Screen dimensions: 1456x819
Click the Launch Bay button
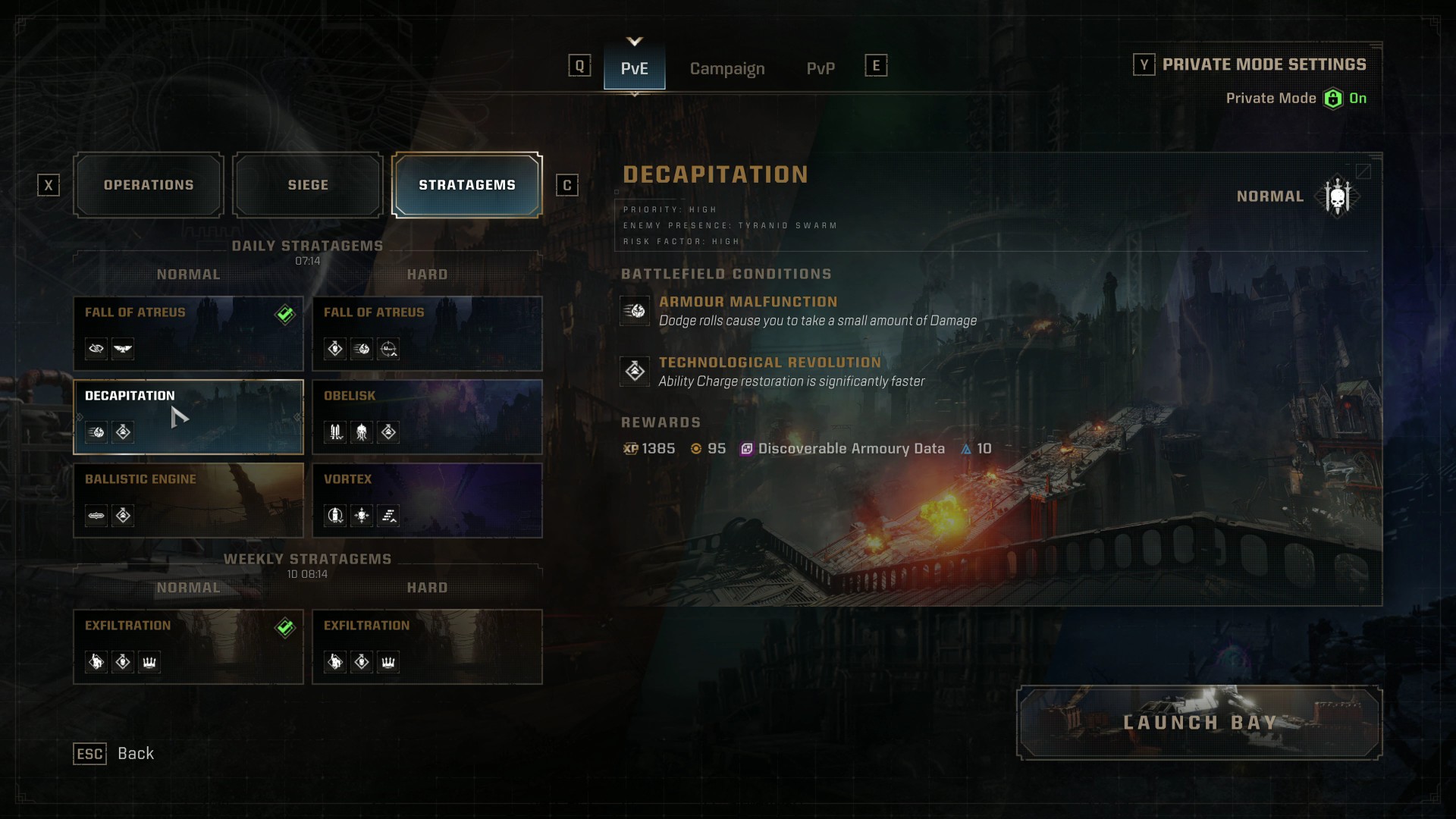pos(1199,723)
